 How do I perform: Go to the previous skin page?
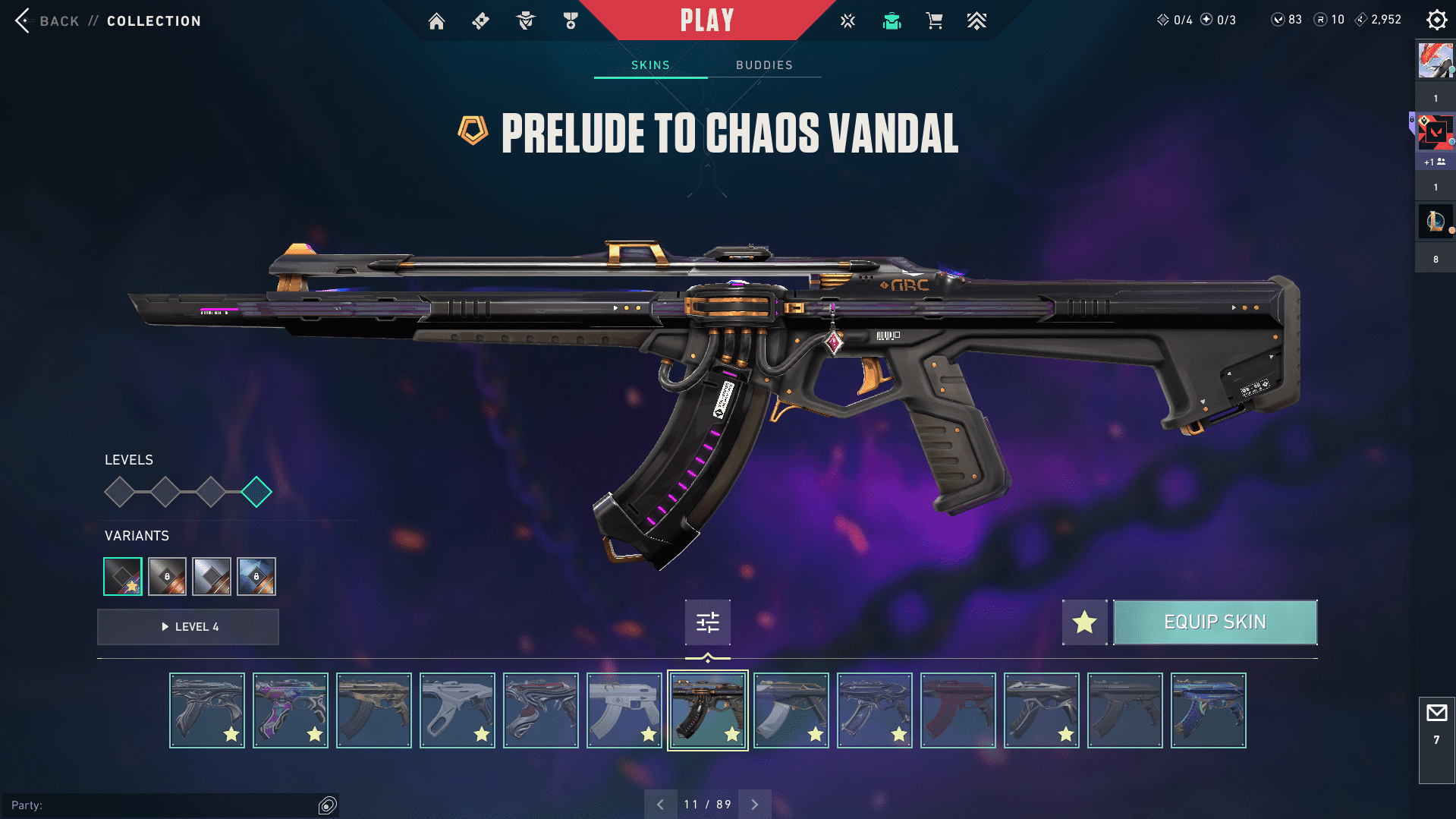click(x=660, y=805)
